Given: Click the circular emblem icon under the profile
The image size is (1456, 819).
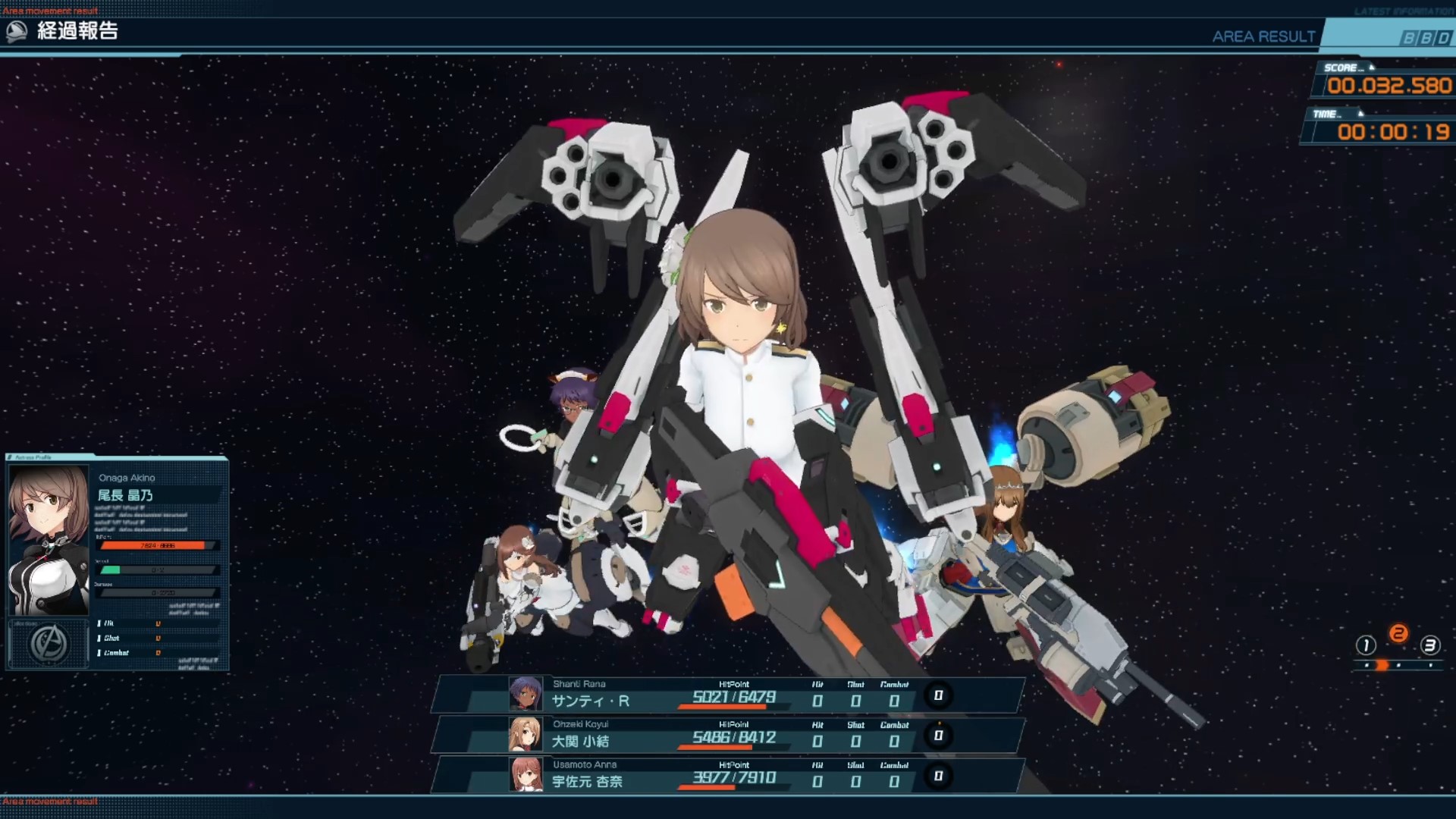Looking at the screenshot, I should (x=49, y=644).
